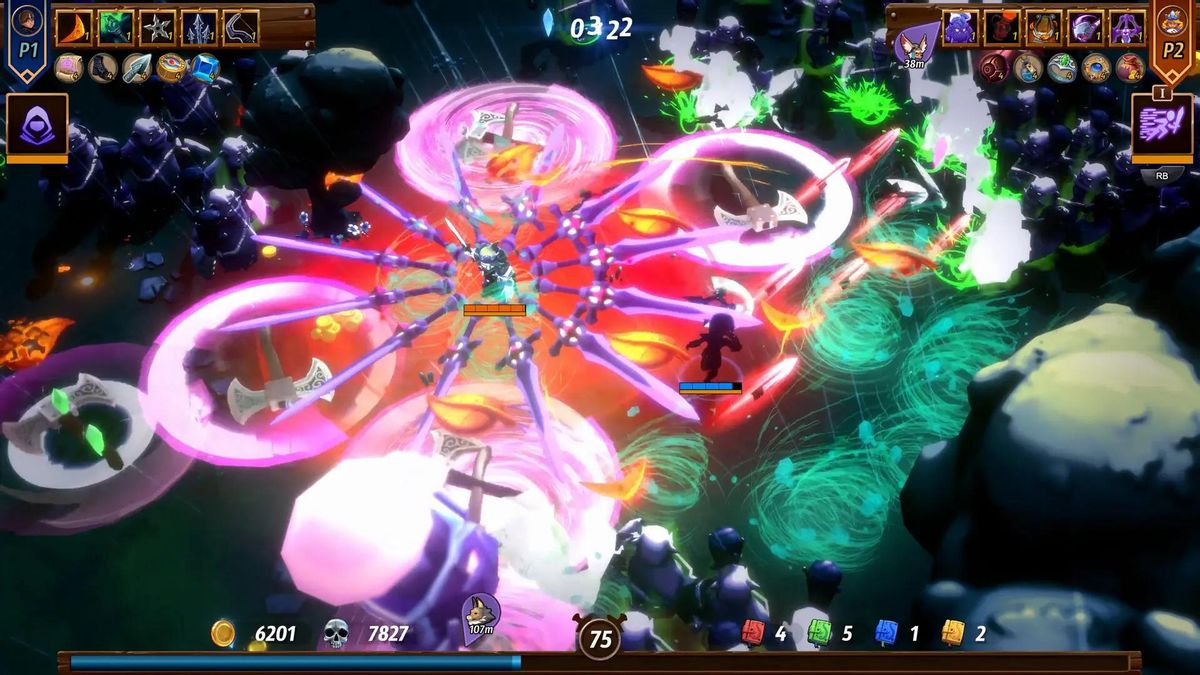1200x675 pixels.
Task: Select P2's blue potion bottle item
Action: pyautogui.click(x=1029, y=68)
